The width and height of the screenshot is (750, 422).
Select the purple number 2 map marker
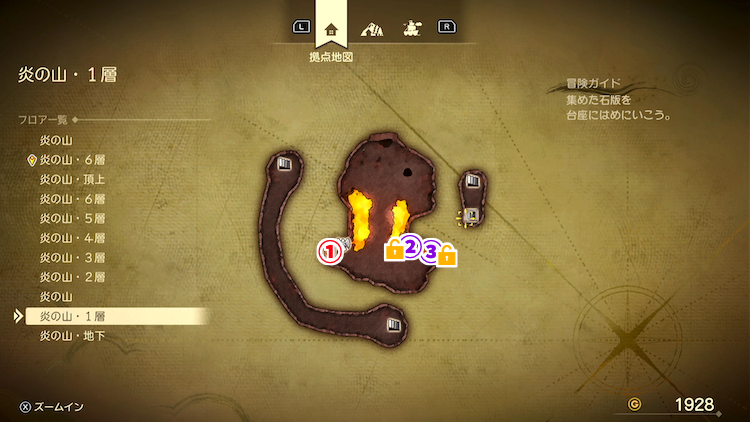[x=410, y=246]
